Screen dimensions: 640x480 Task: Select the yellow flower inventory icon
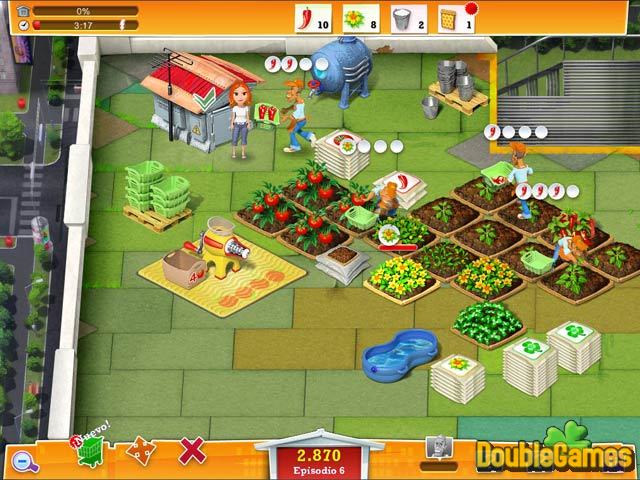(352, 17)
